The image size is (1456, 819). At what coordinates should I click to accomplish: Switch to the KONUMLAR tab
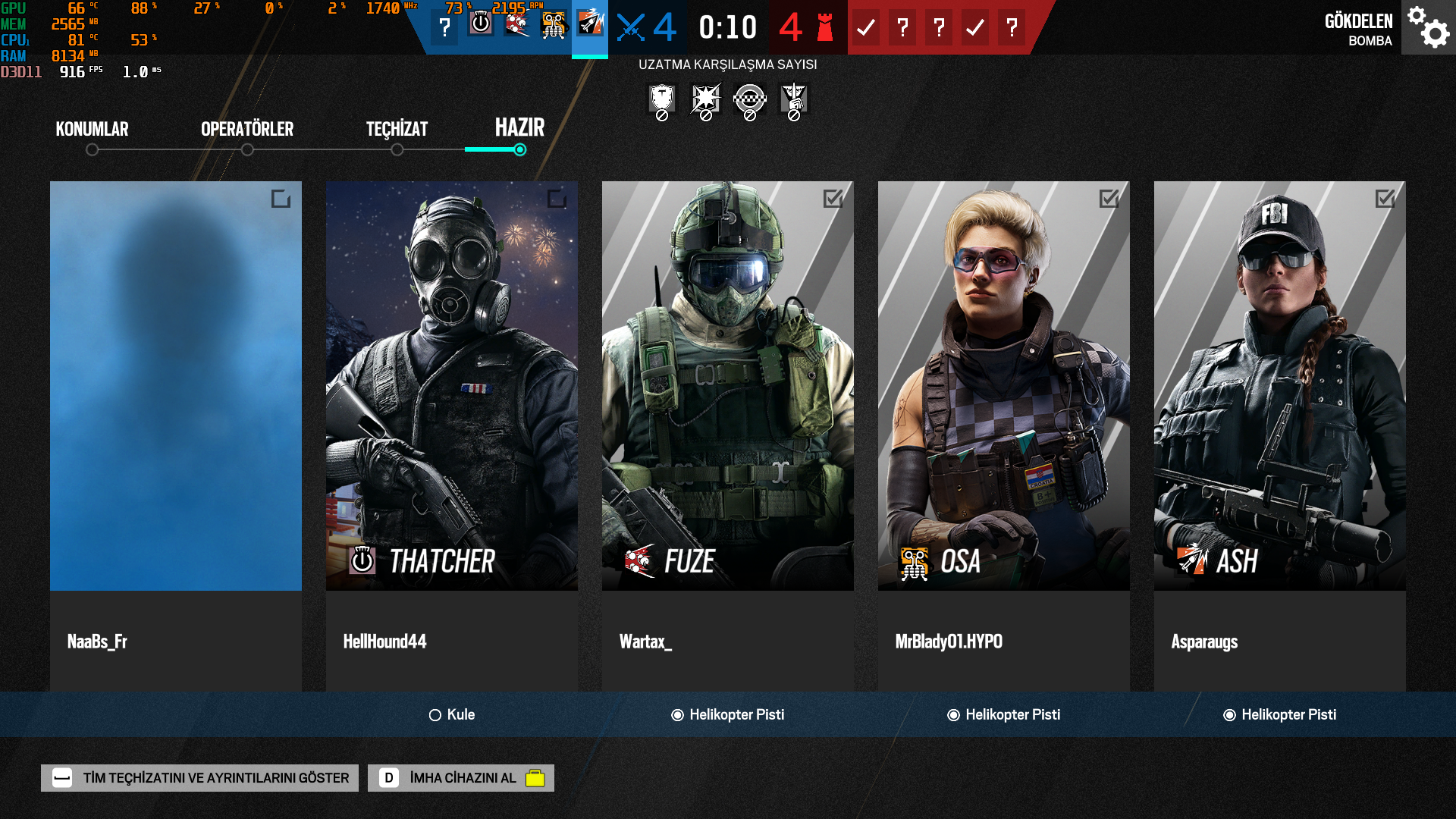pyautogui.click(x=92, y=129)
